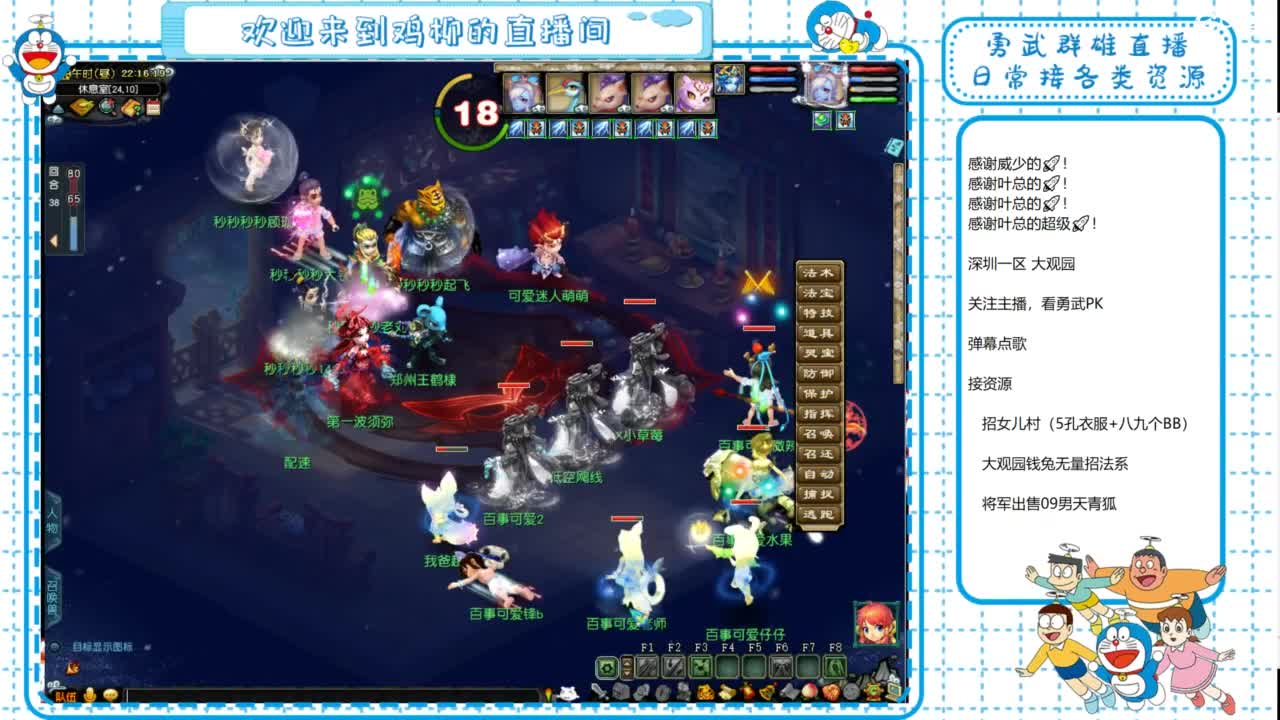This screenshot has width=1280, height=720.
Task: Select the 防御 (Defend) command icon
Action: 818,372
